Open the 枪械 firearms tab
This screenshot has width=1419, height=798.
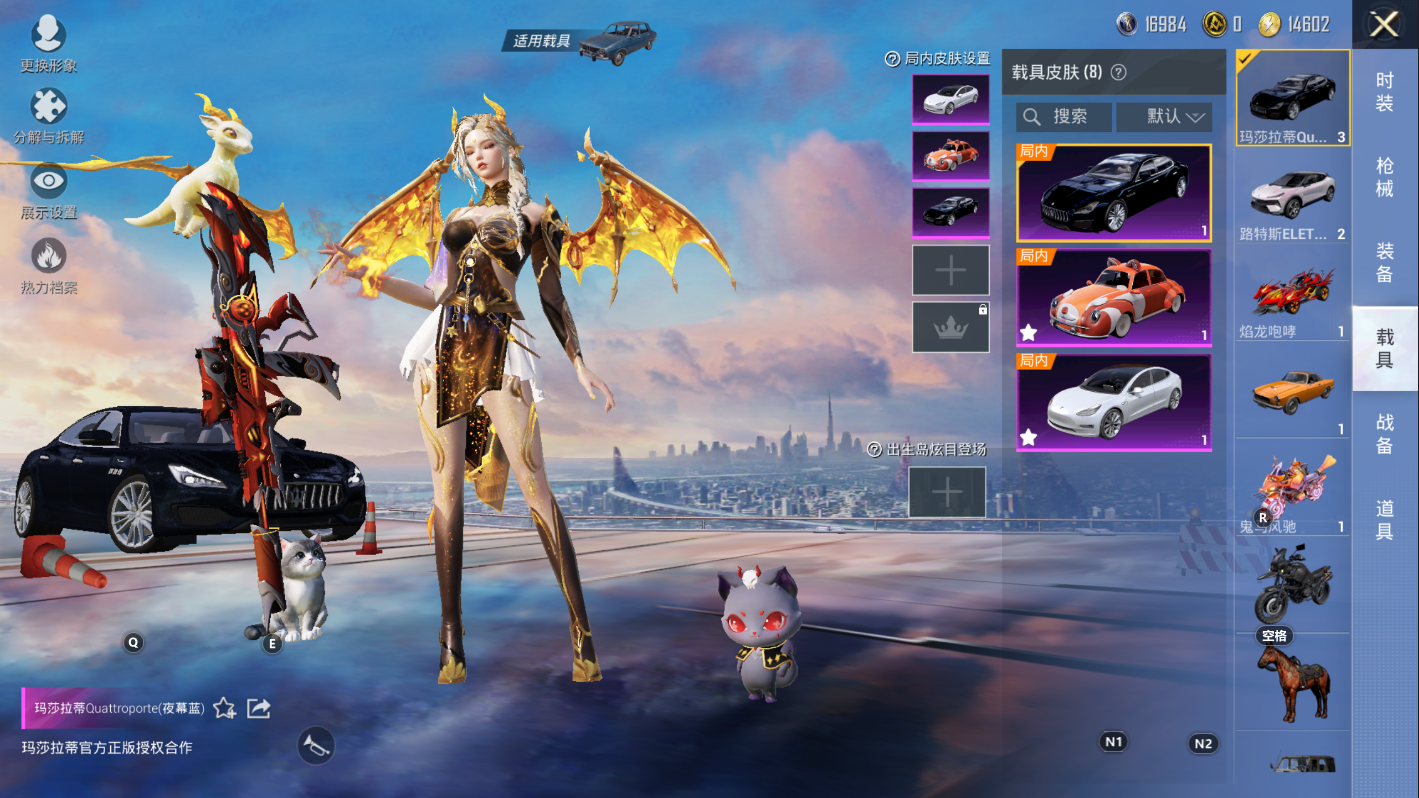(x=1384, y=177)
